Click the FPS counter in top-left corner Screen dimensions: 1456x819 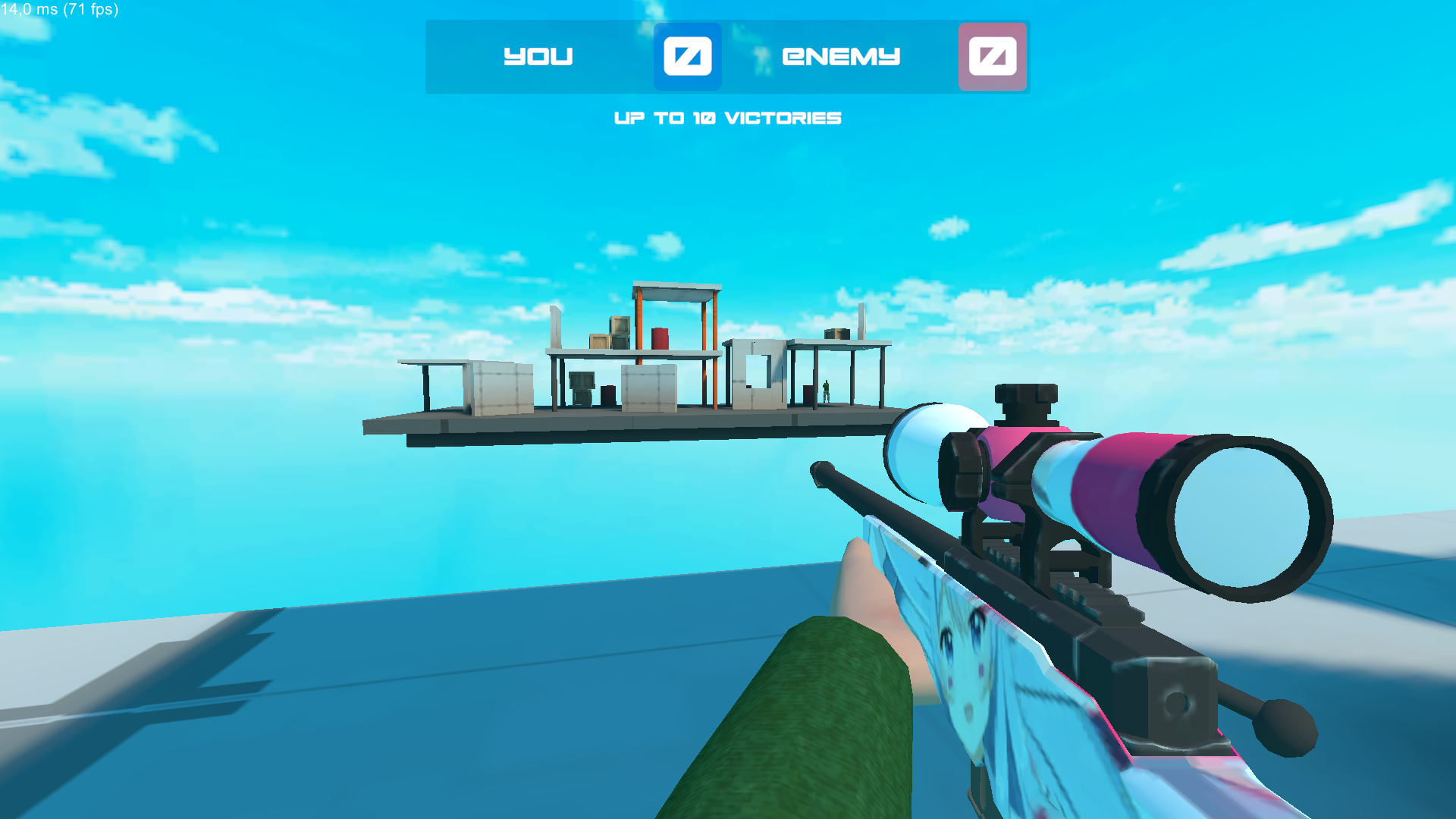click(59, 11)
